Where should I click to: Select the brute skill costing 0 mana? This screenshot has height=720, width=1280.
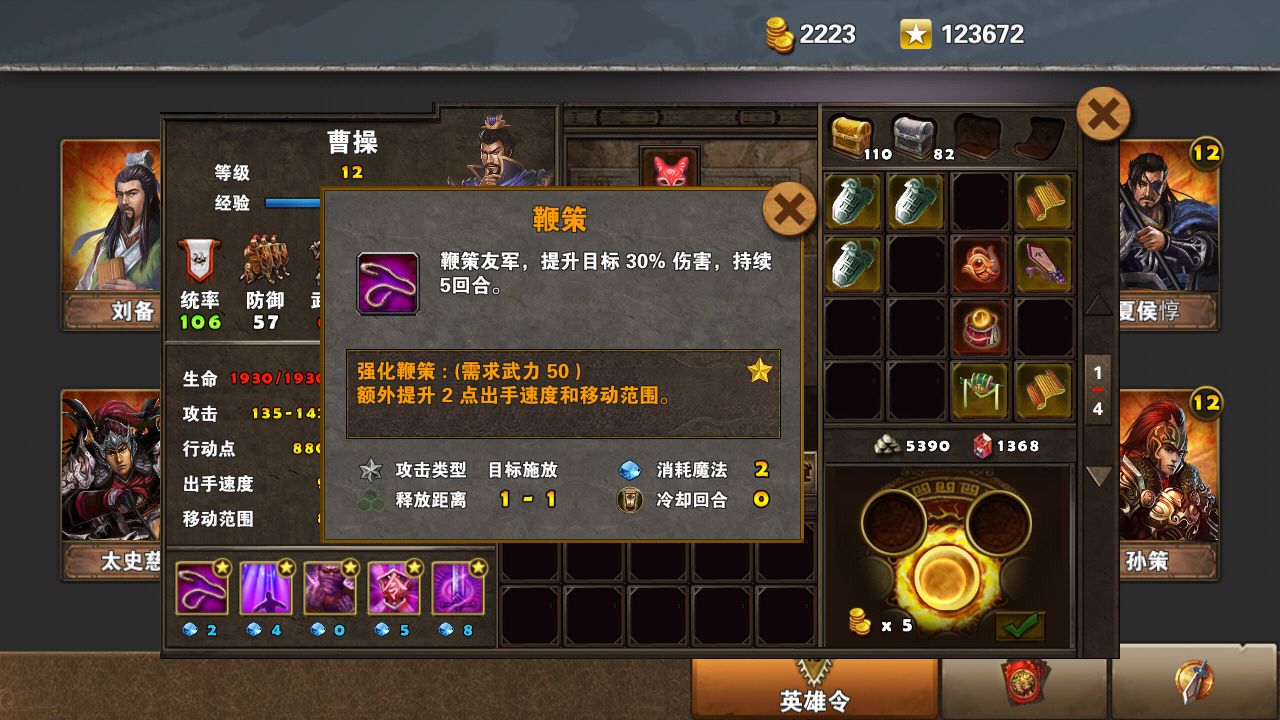point(330,588)
